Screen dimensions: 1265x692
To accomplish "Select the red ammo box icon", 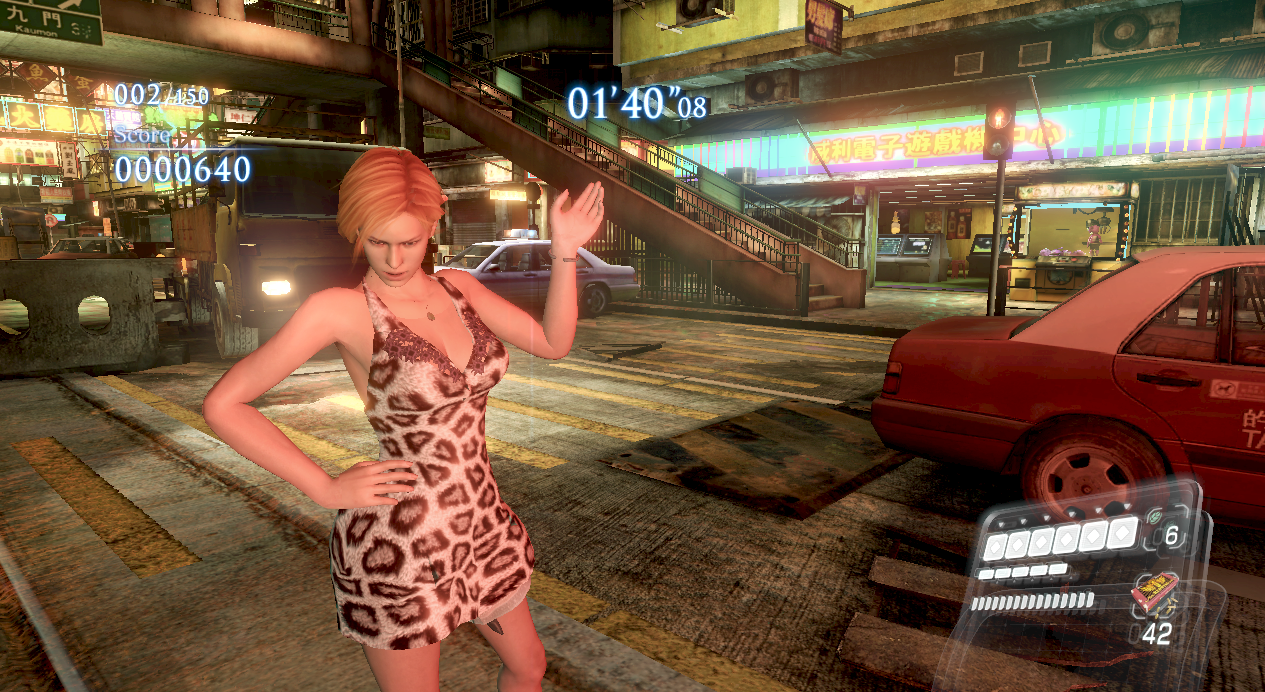I will tap(1155, 599).
